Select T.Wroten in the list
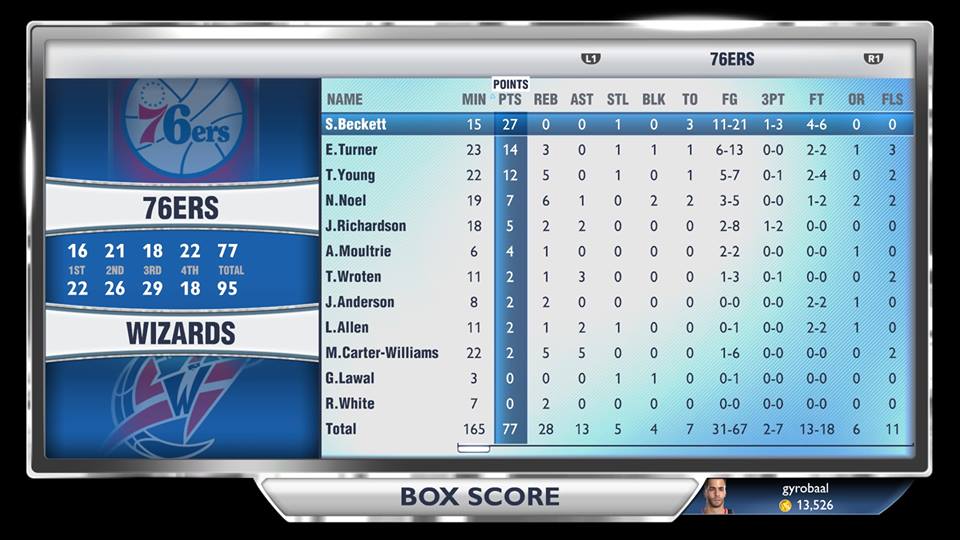 pyautogui.click(x=354, y=277)
